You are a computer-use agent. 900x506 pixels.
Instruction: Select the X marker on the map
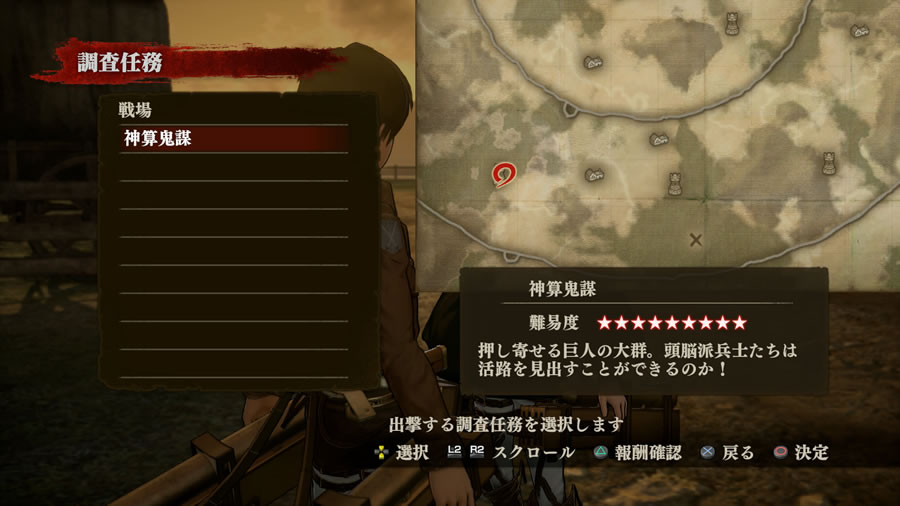(696, 239)
